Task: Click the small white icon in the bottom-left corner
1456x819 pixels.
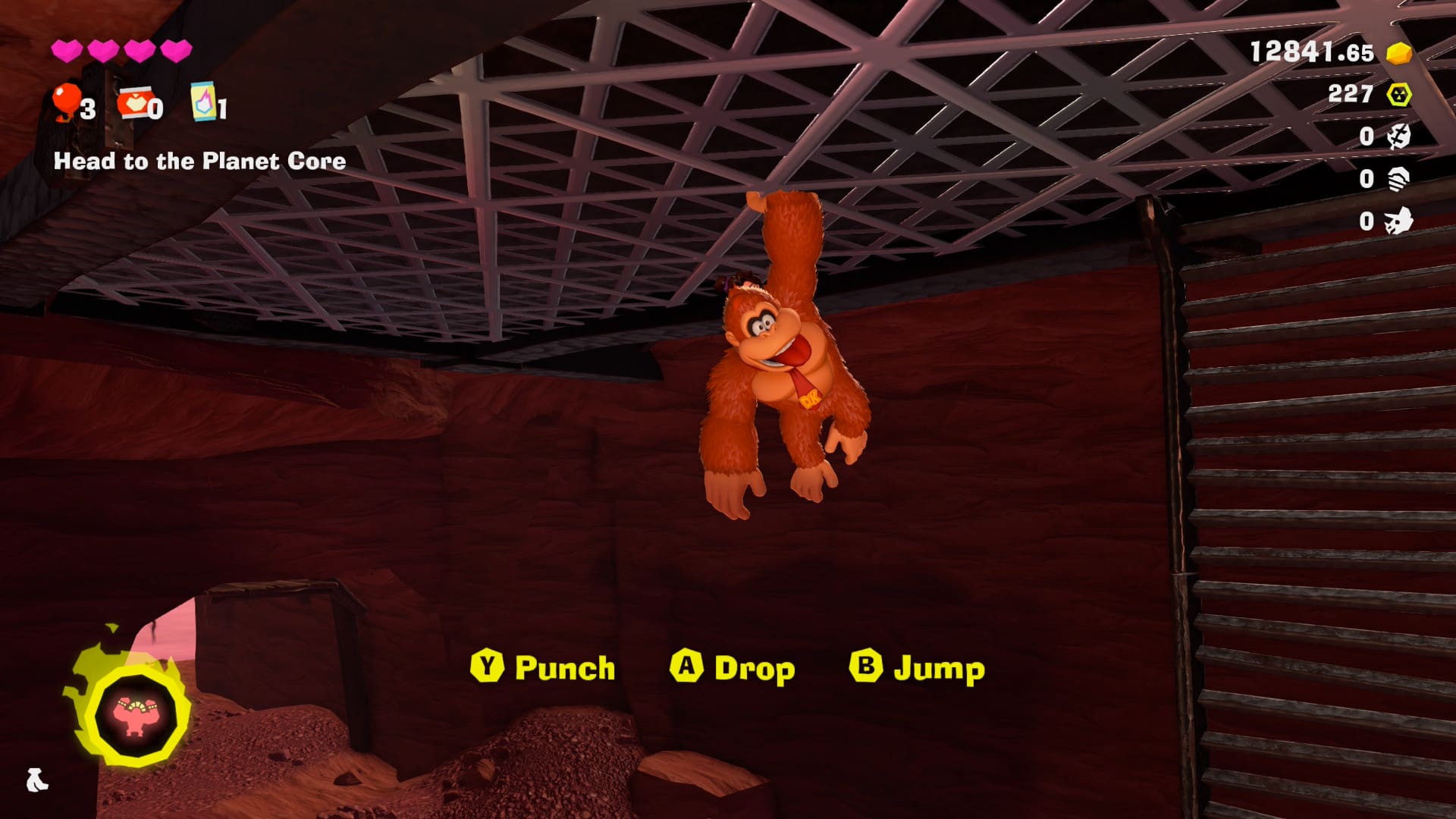Action: tap(36, 780)
